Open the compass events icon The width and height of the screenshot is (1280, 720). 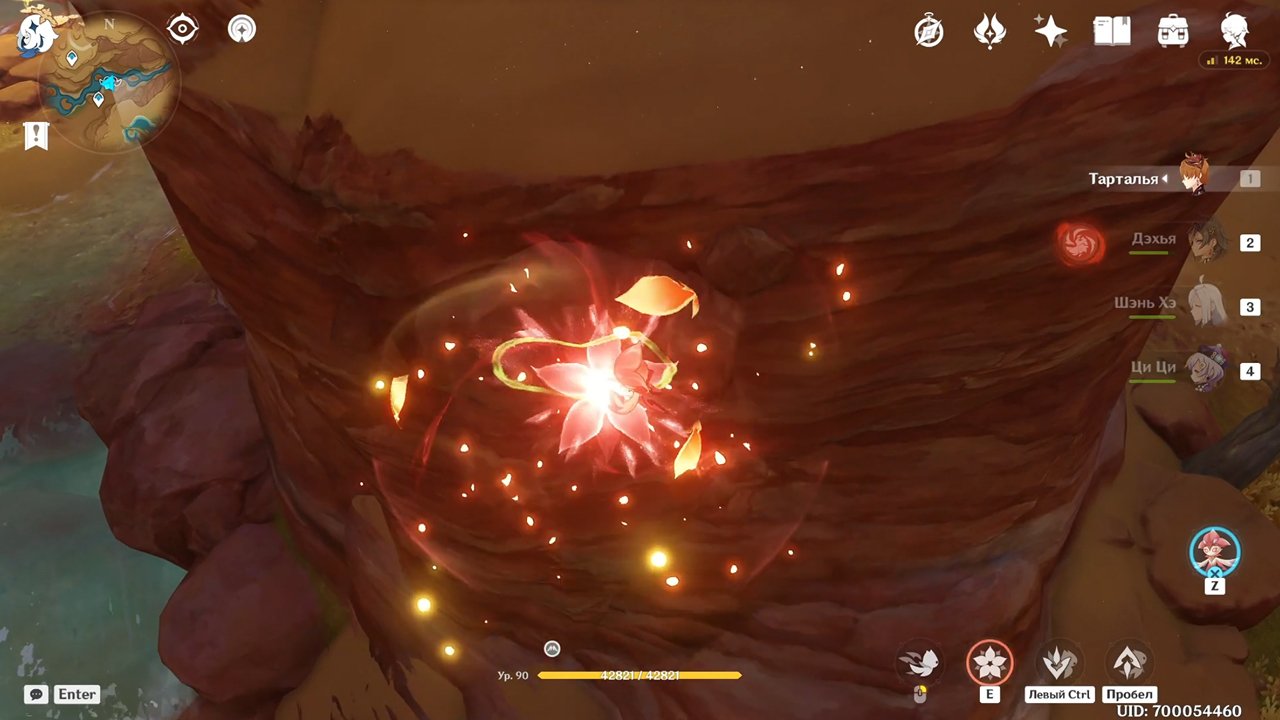tap(929, 32)
